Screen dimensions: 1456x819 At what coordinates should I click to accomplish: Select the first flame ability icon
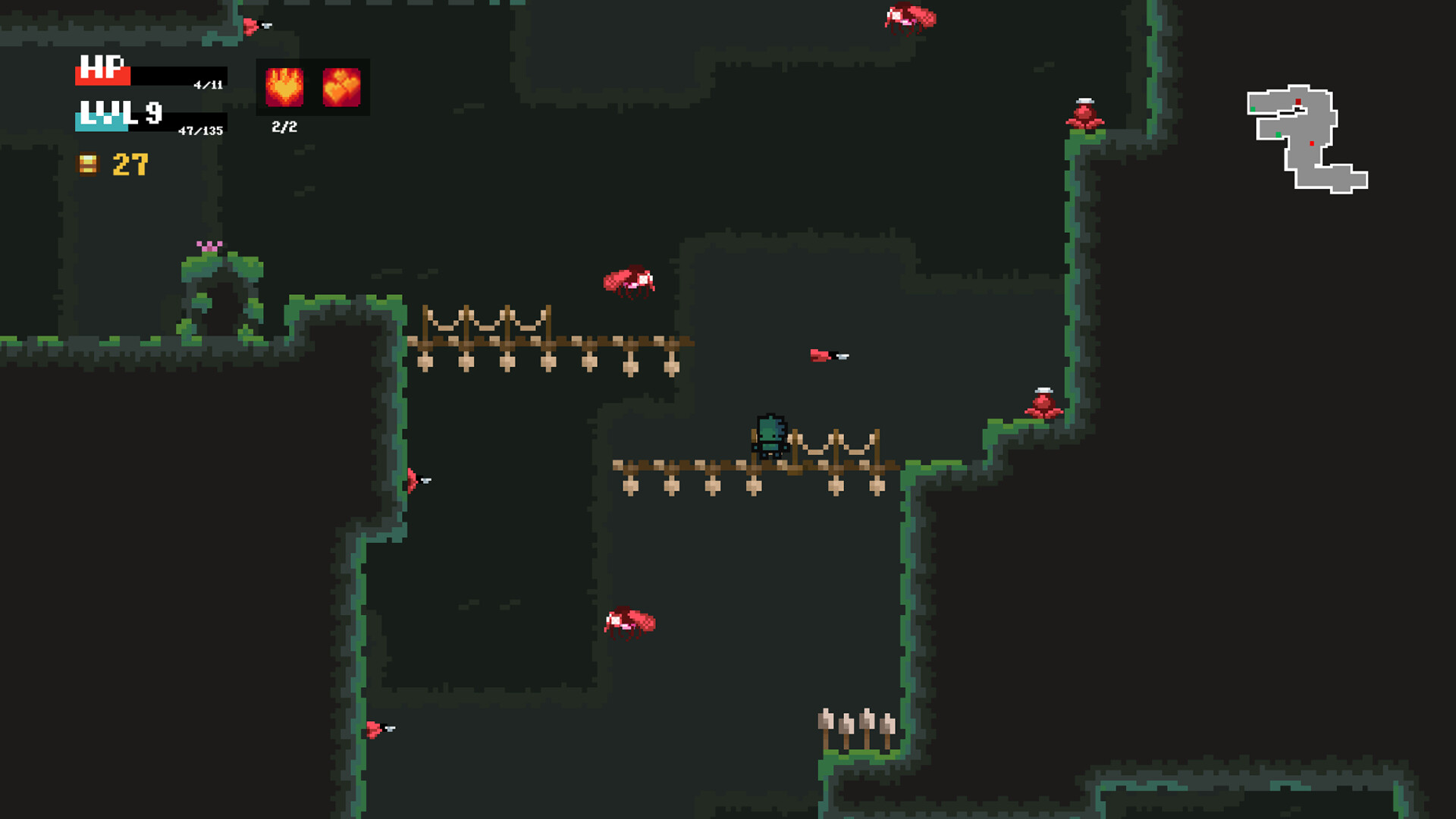(x=286, y=86)
